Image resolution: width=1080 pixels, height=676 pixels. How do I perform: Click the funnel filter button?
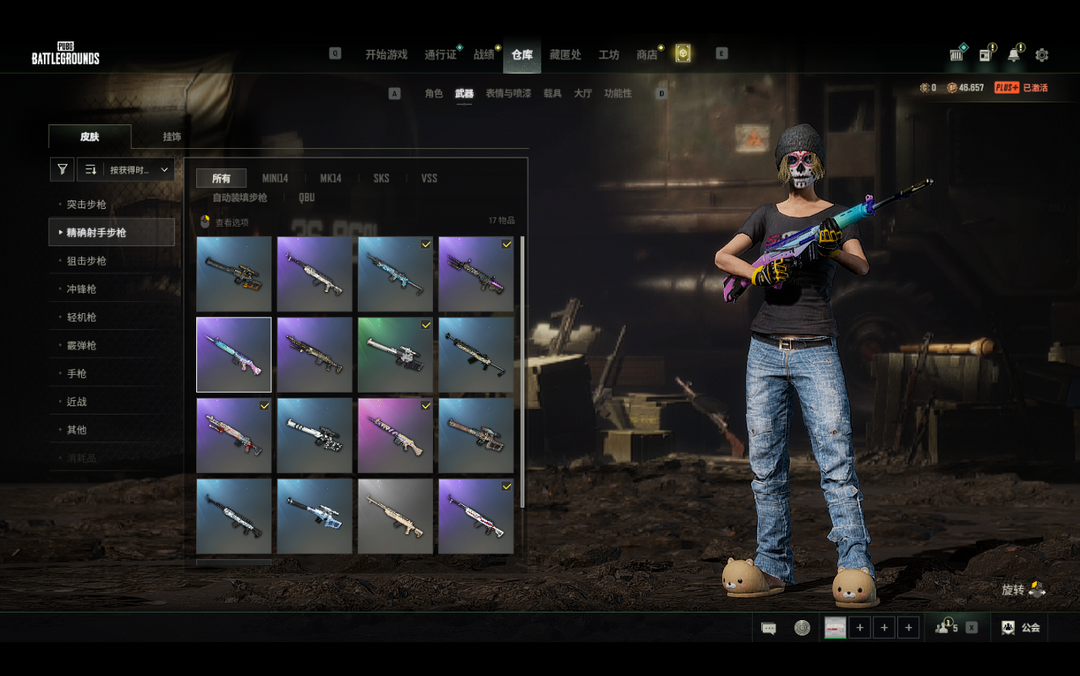tap(62, 170)
